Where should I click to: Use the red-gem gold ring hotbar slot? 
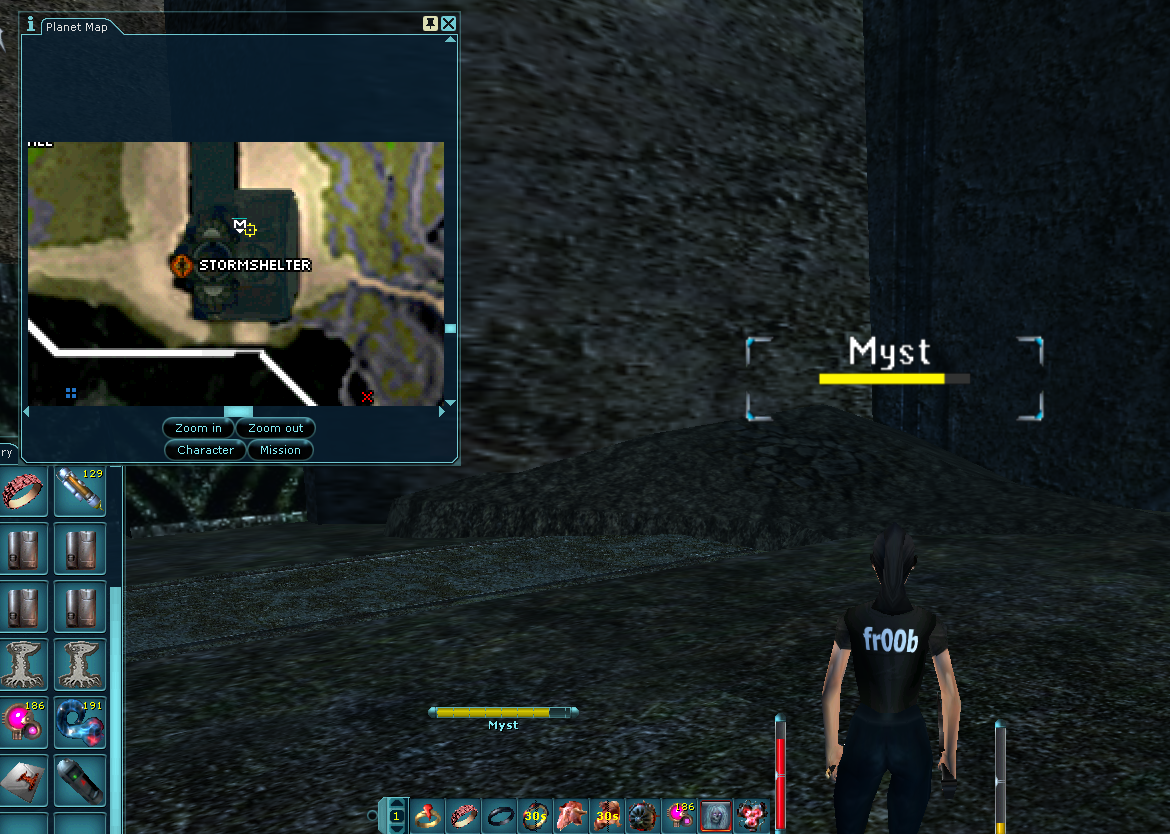[x=428, y=816]
